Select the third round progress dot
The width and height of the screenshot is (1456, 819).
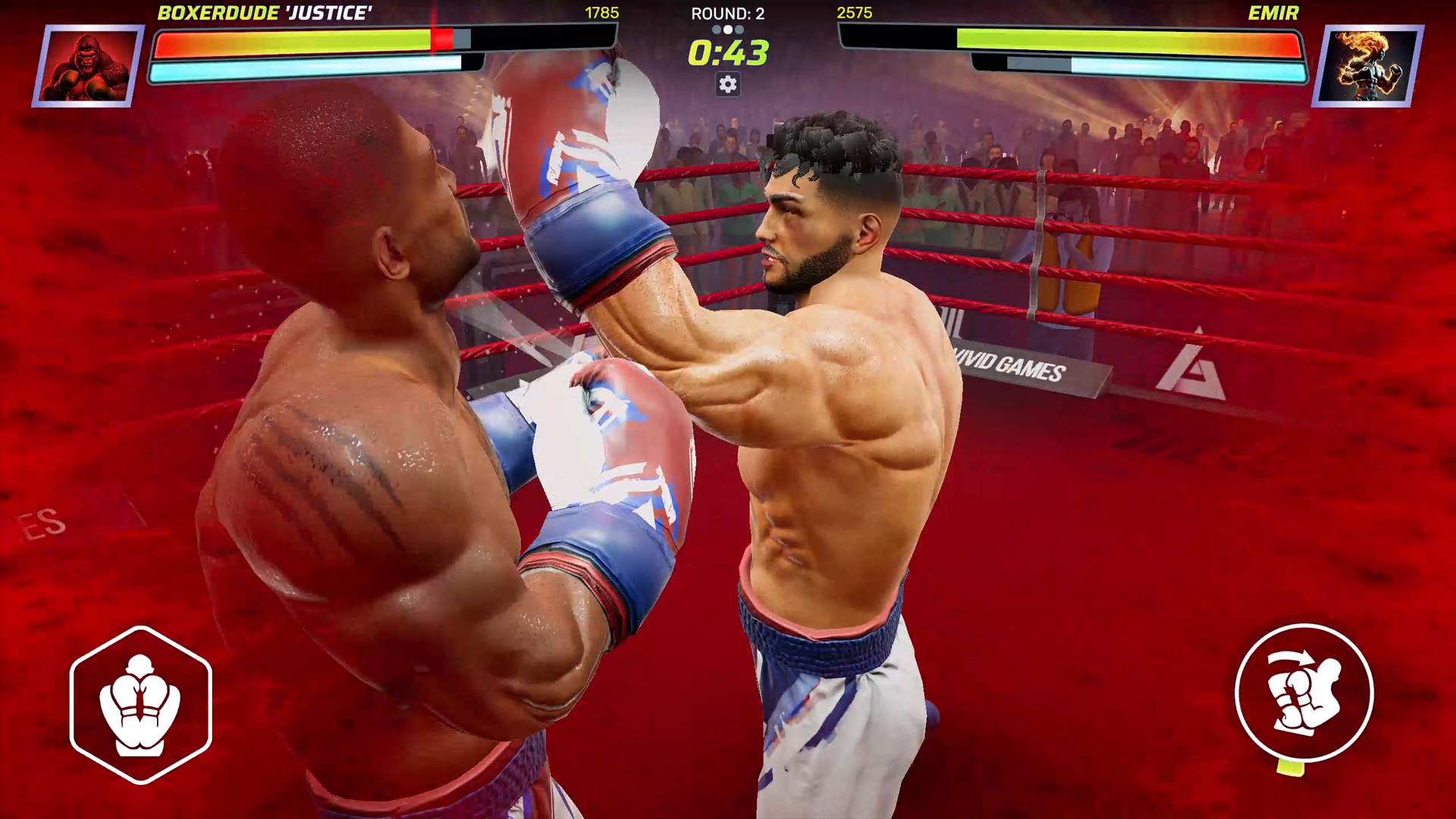click(739, 30)
